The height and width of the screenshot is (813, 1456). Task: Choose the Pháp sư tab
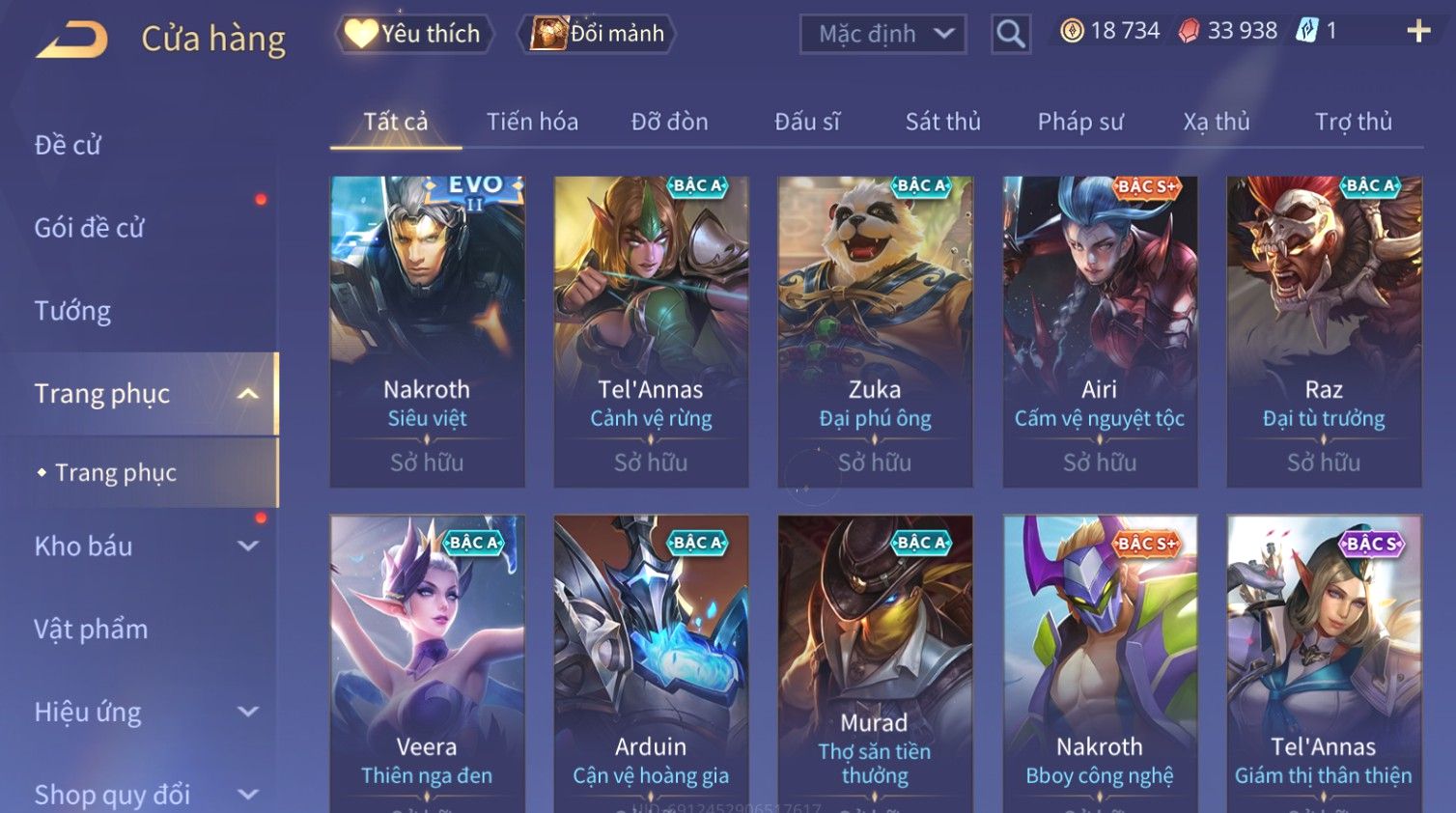(x=1080, y=122)
